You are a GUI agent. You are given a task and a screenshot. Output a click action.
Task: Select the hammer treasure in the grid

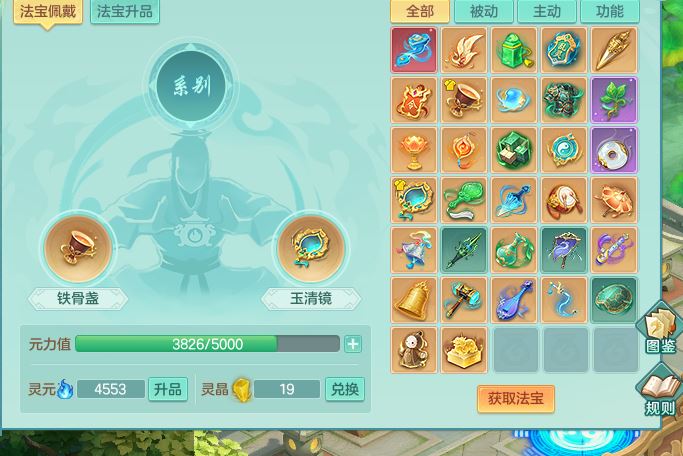pos(464,300)
